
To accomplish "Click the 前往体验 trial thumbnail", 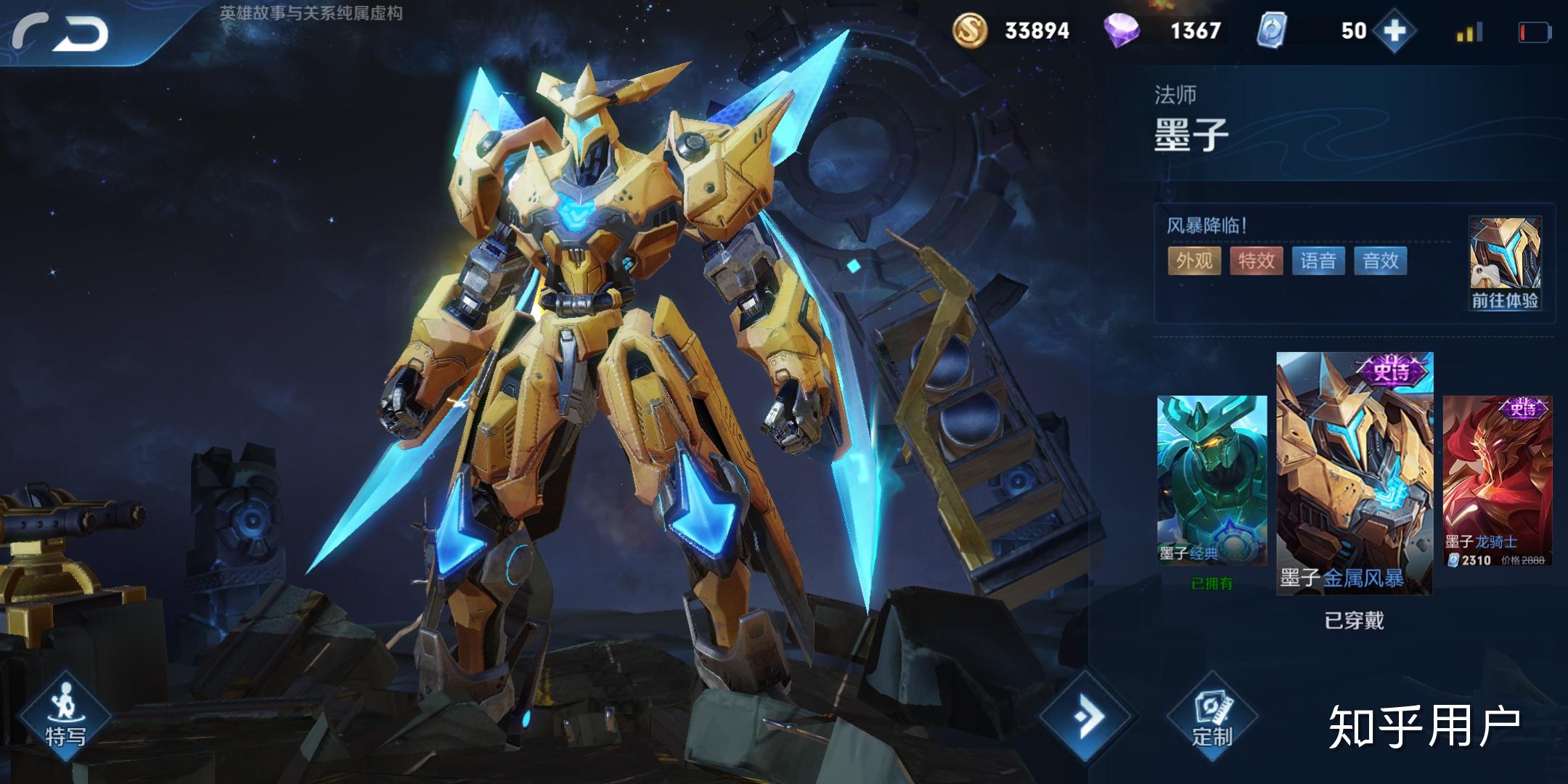I will tap(1505, 263).
